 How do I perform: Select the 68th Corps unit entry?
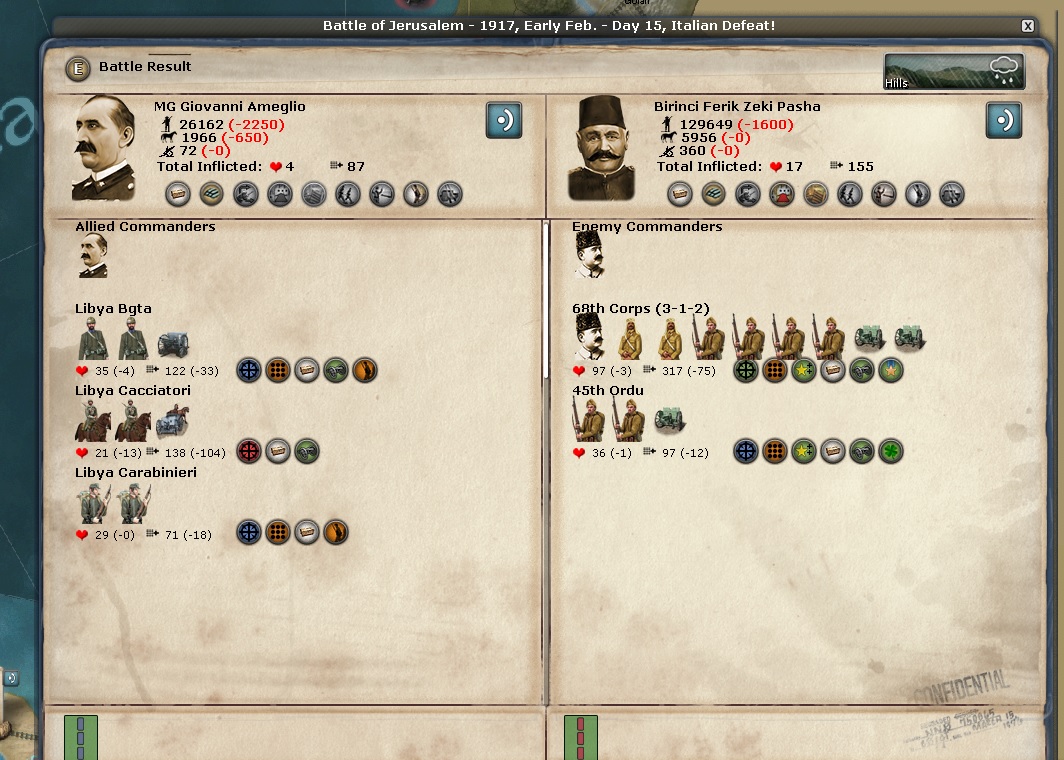(x=640, y=309)
